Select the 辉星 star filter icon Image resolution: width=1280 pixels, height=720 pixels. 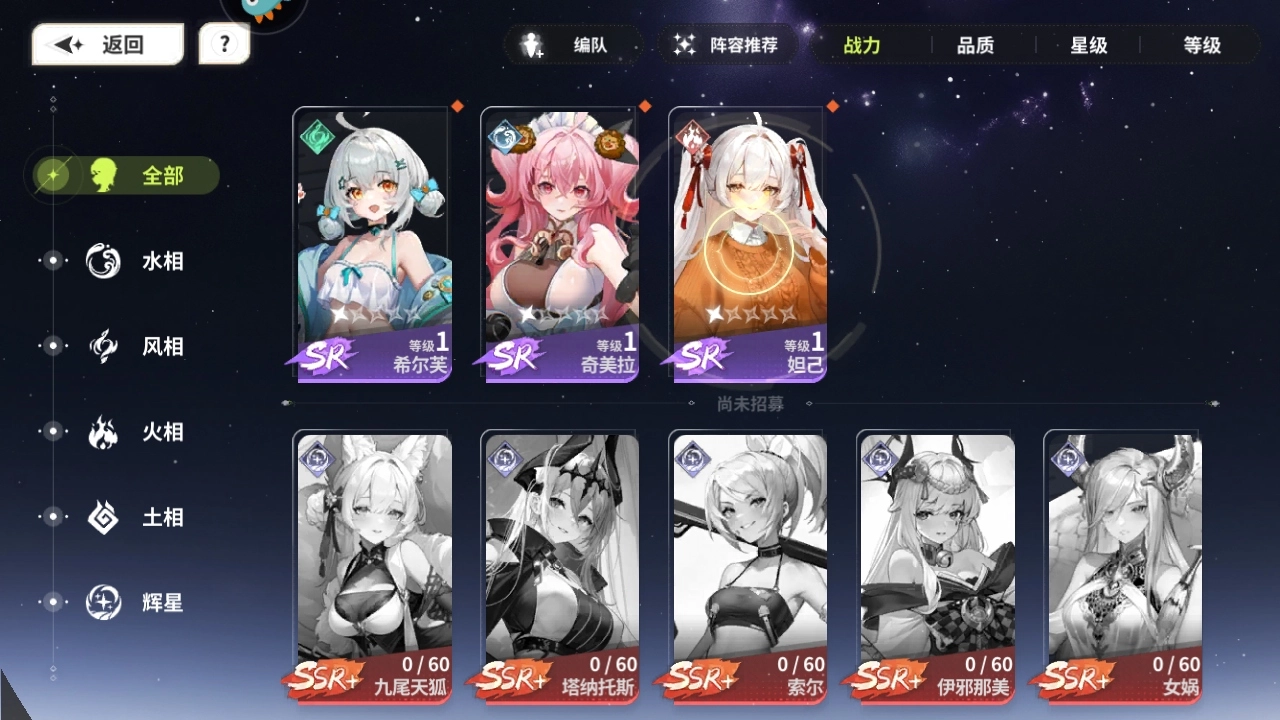[102, 603]
